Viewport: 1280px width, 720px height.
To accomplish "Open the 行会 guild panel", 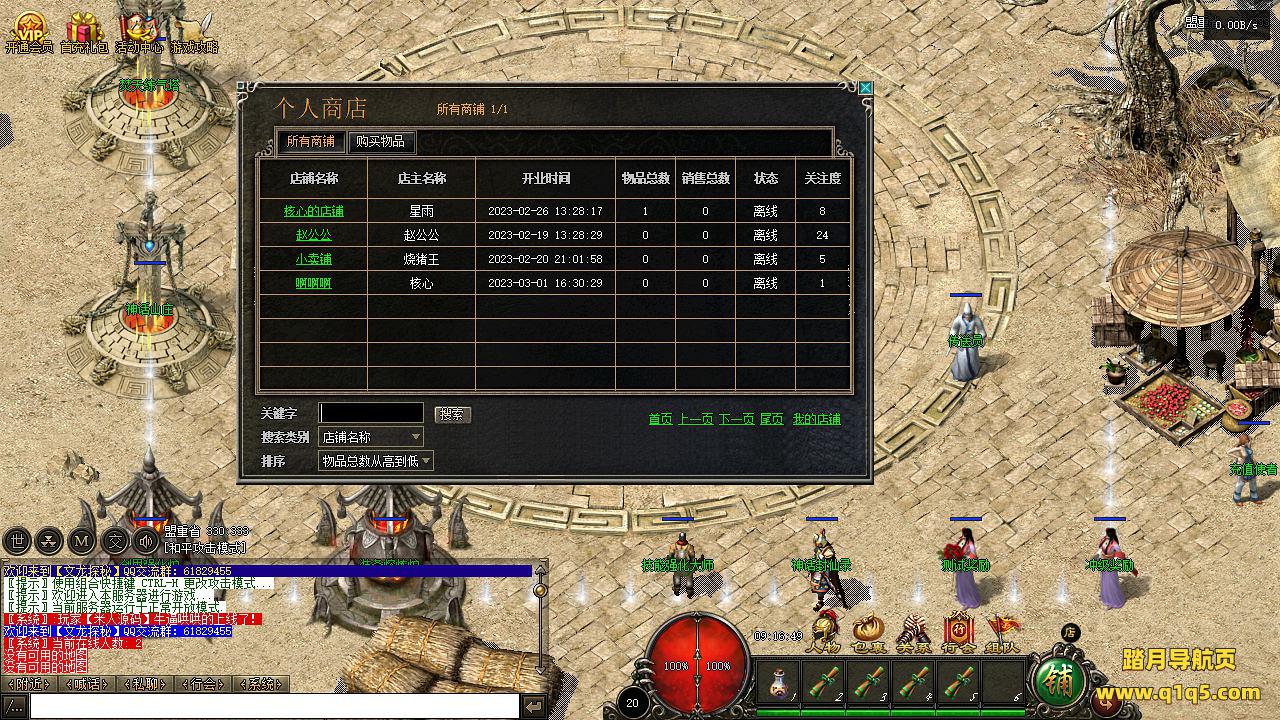I will click(x=958, y=633).
